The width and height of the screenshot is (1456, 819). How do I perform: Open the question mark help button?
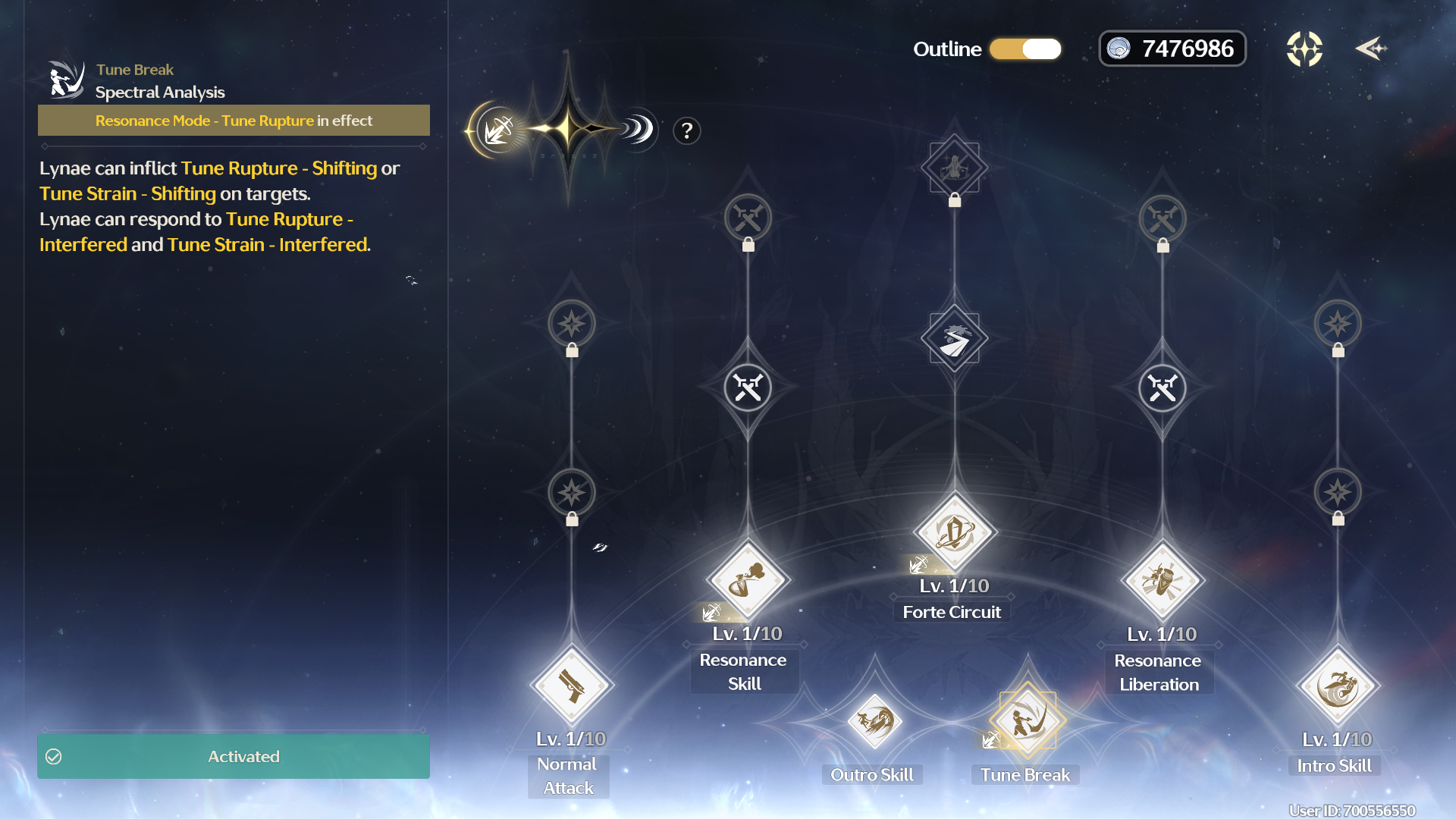pos(686,131)
